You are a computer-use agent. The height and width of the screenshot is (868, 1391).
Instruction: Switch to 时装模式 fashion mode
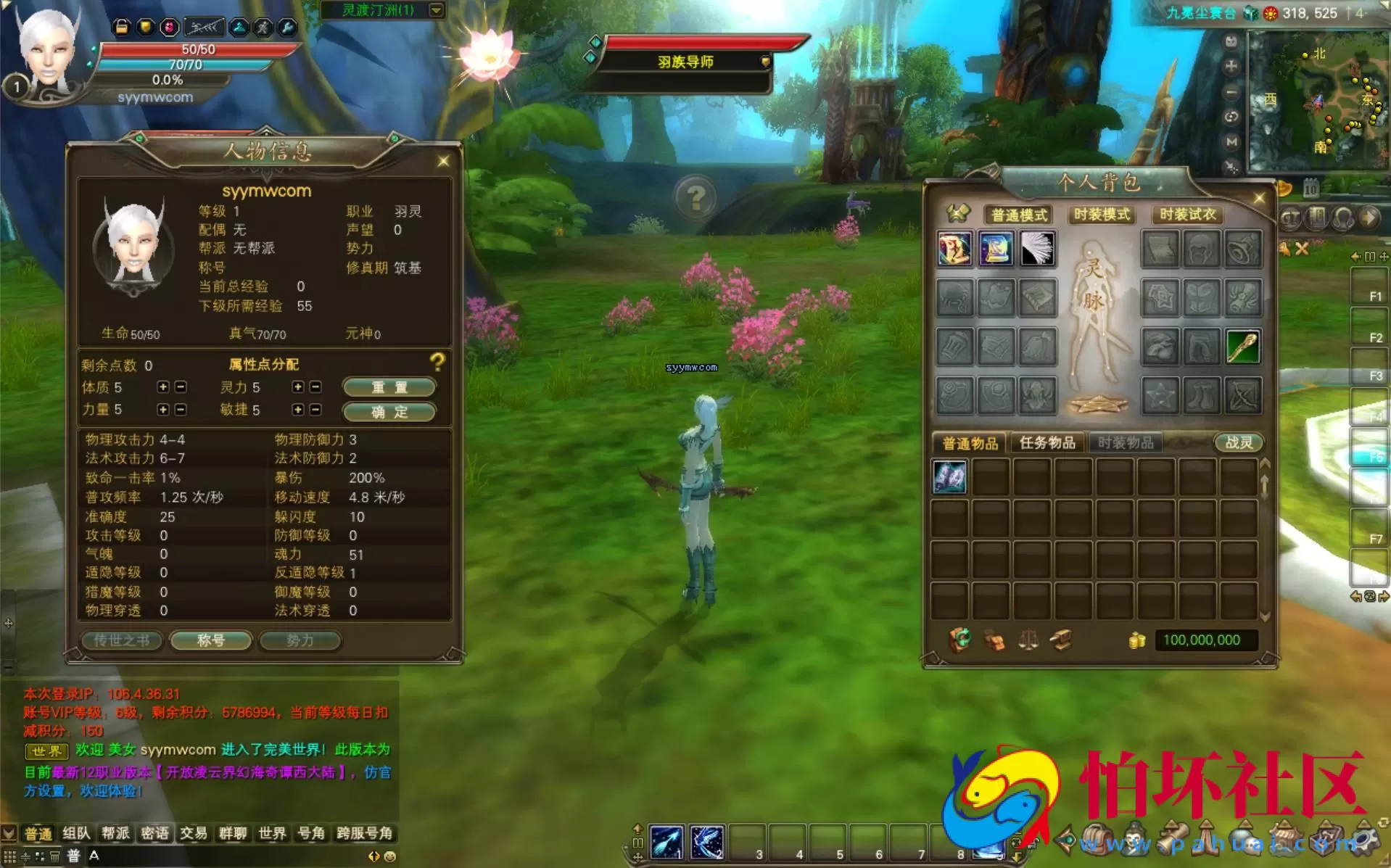click(1102, 215)
